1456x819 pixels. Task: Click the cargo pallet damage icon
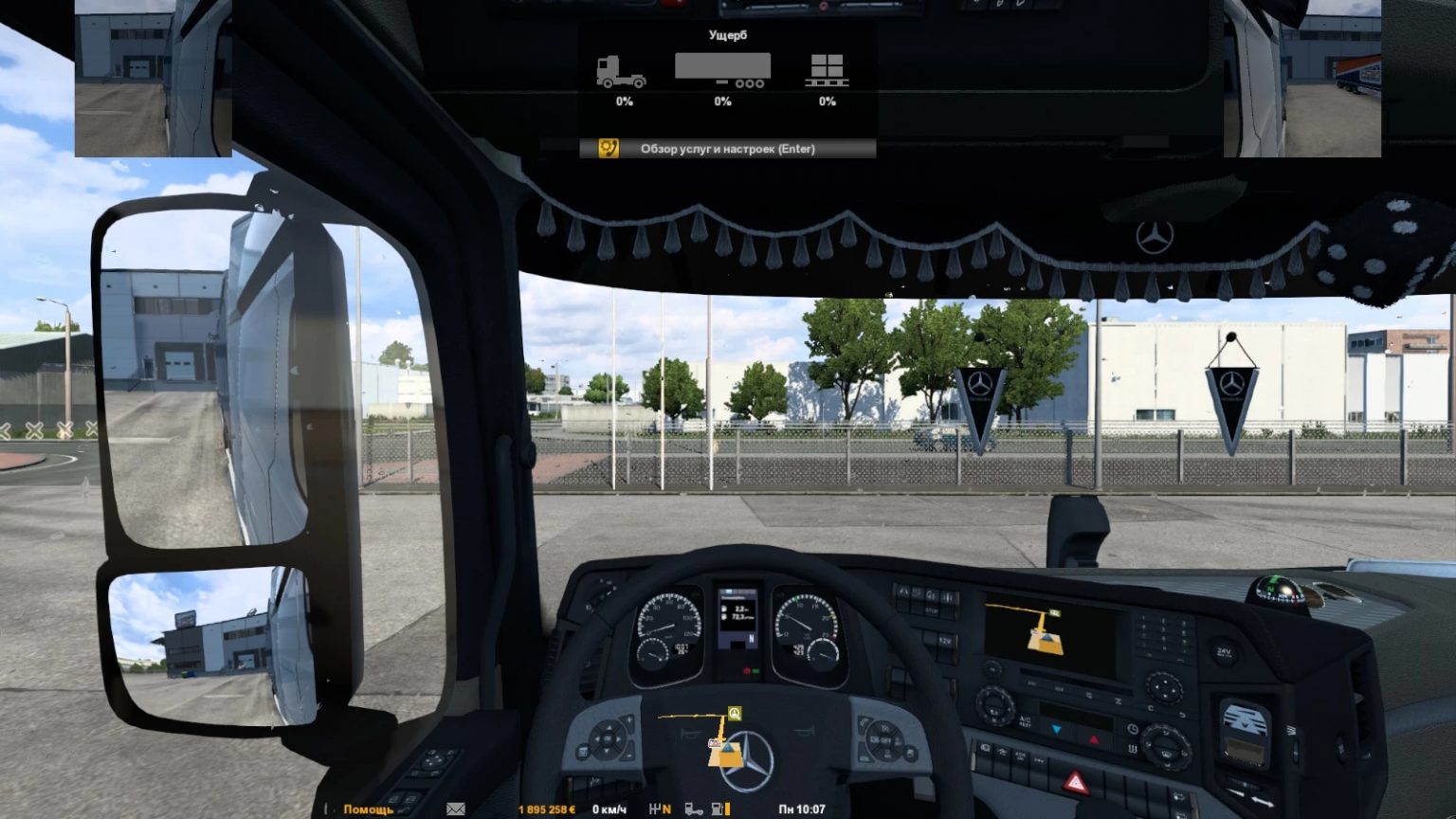click(x=827, y=69)
